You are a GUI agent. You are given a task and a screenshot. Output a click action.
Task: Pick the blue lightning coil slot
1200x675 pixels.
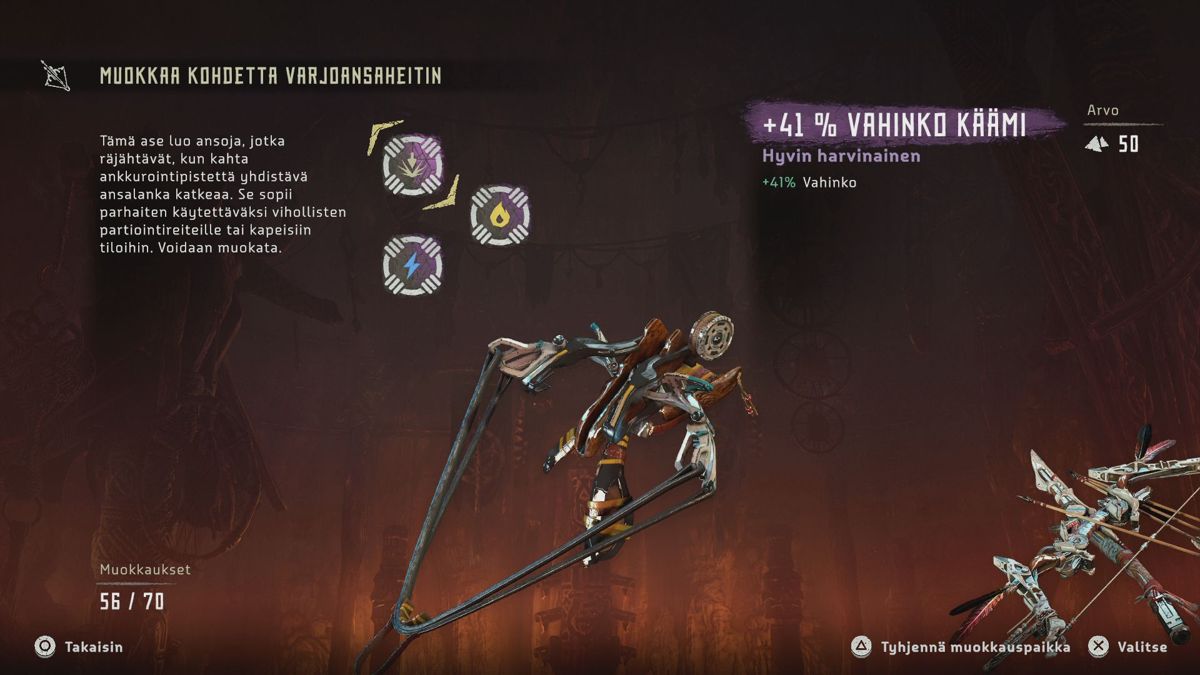tap(413, 264)
